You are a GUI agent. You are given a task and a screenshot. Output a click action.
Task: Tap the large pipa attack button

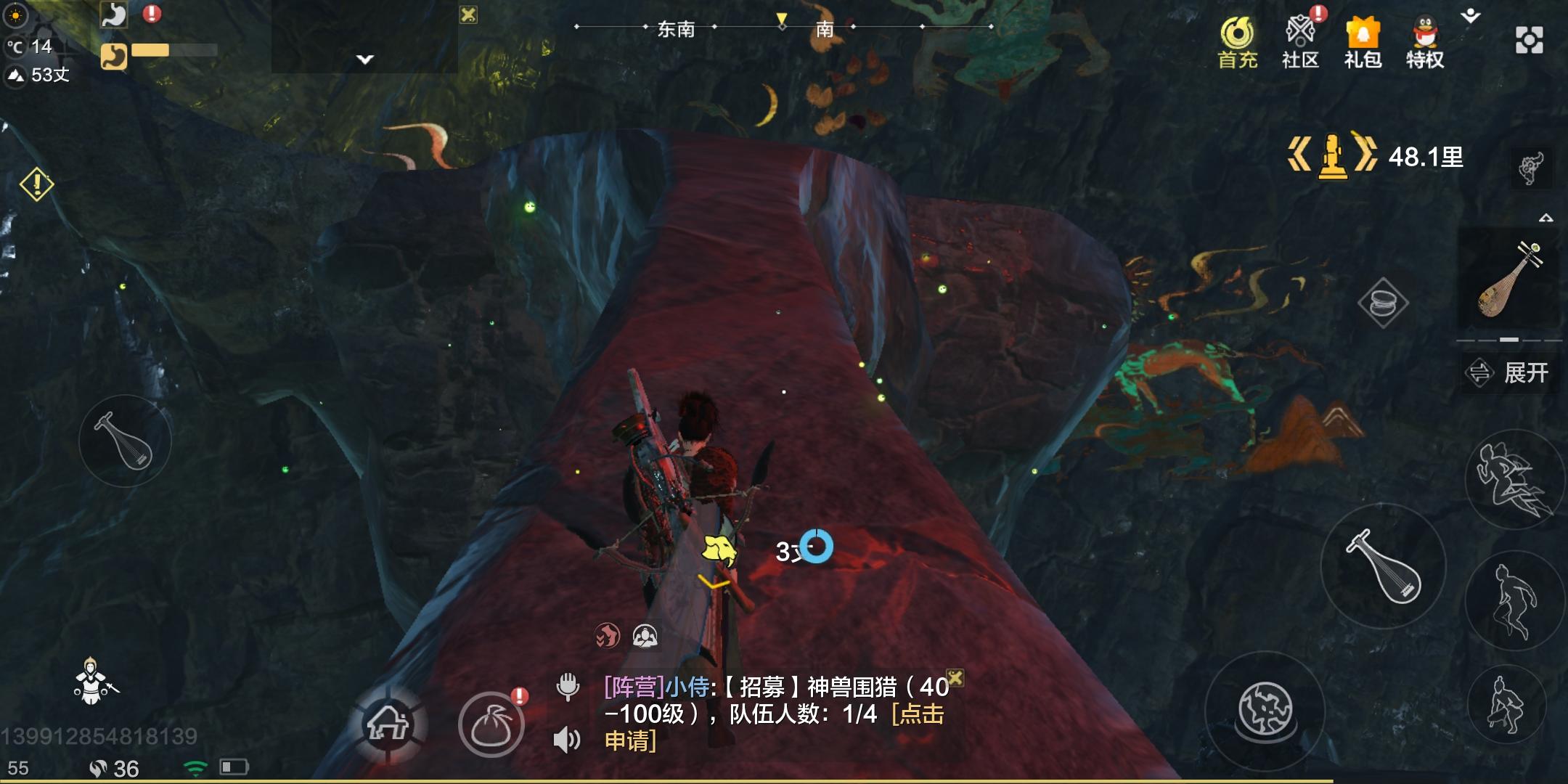click(x=1383, y=566)
